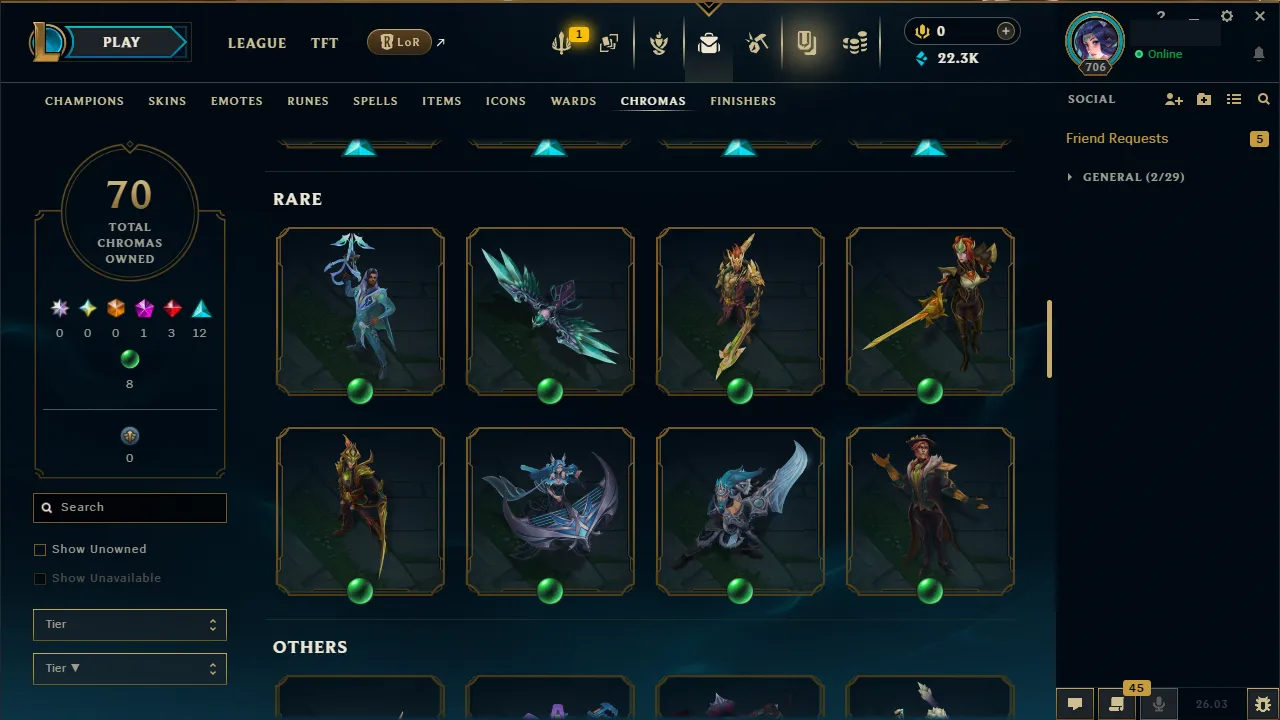Screen dimensions: 1280x720
Task: Open the TFT menu item
Action: 324,43
